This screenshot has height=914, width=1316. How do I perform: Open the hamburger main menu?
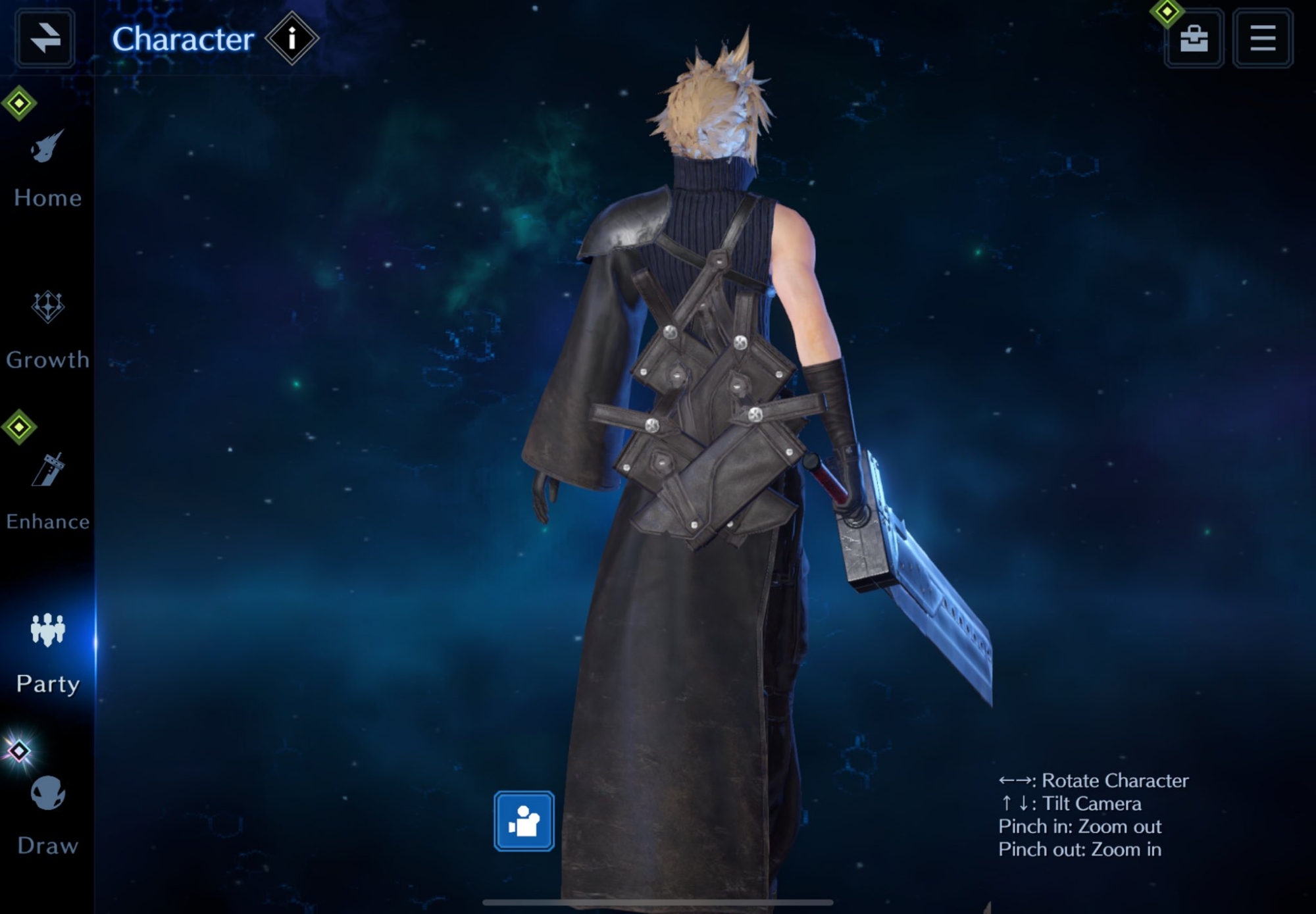click(x=1262, y=38)
